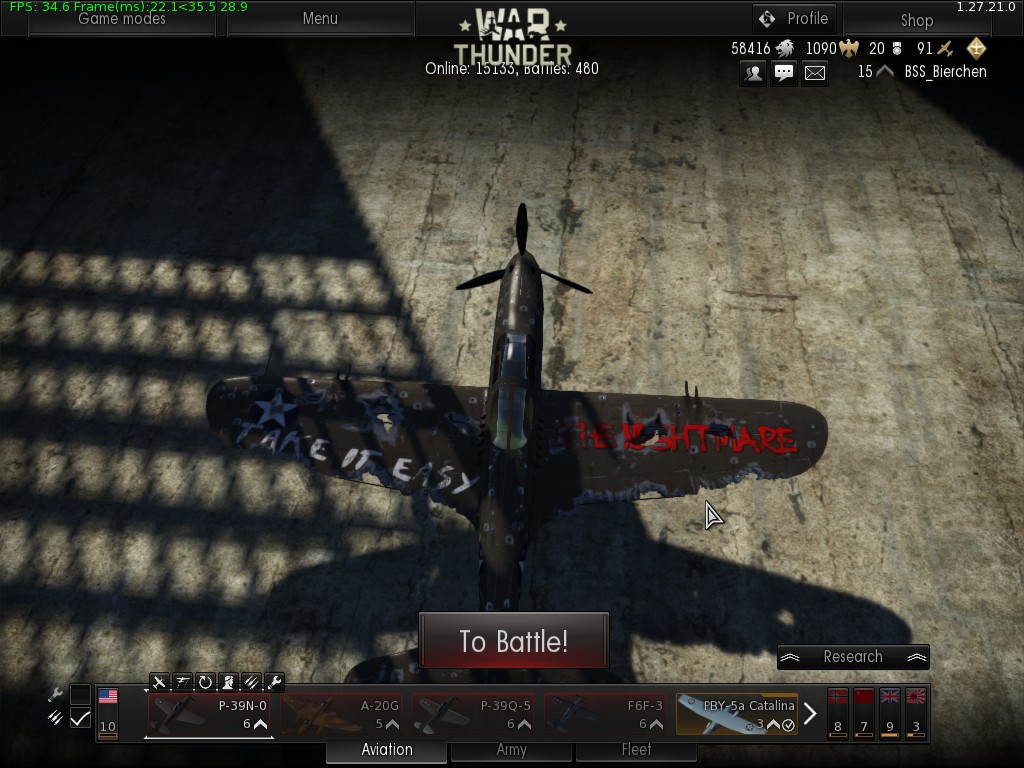This screenshot has height=768, width=1024.
Task: Open the Shop
Action: [916, 20]
